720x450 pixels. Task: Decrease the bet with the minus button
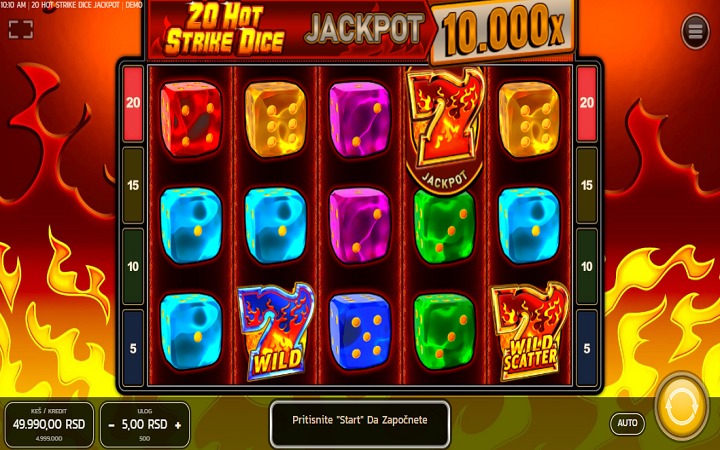(111, 424)
